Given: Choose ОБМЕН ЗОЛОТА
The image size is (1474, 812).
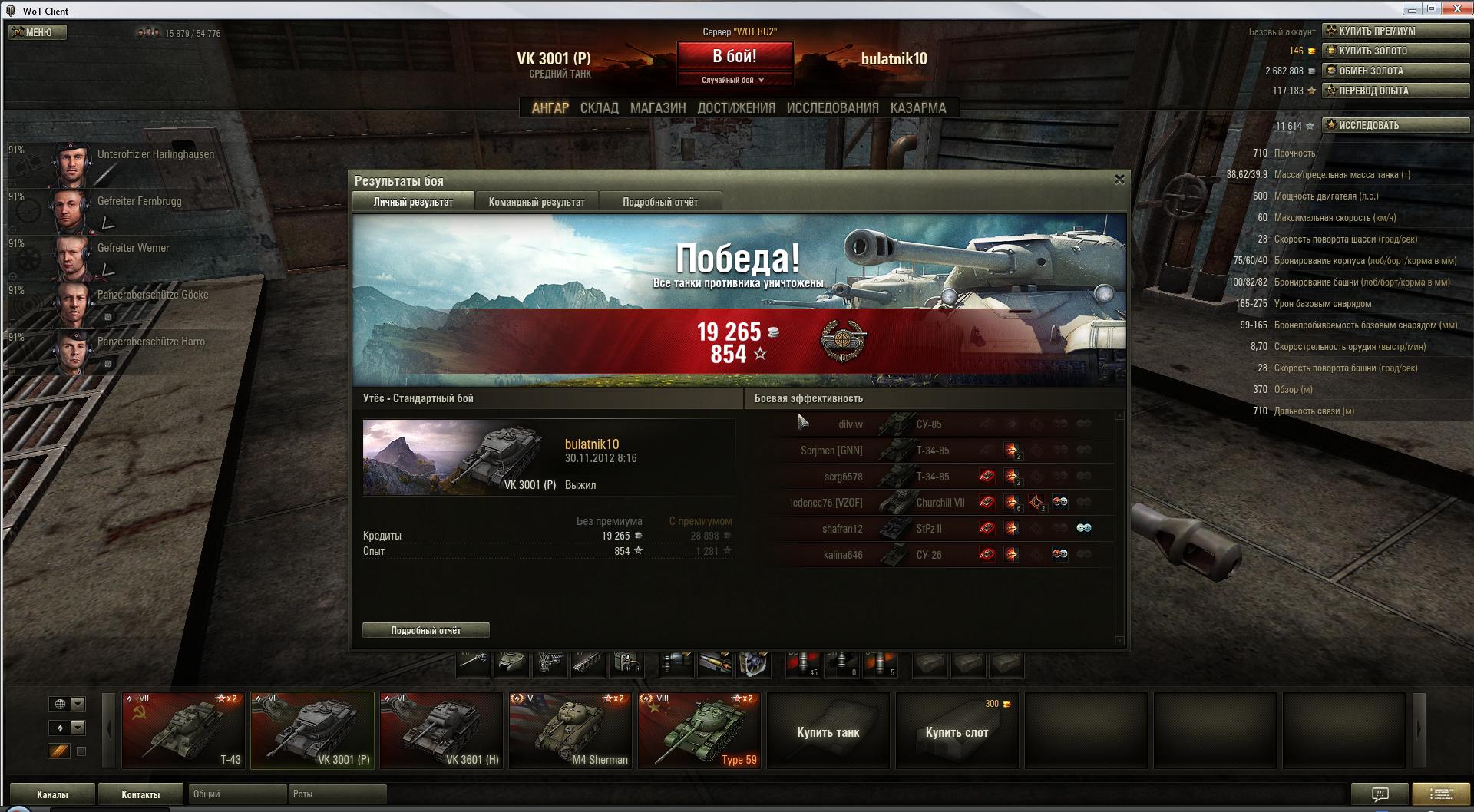Looking at the screenshot, I should [x=1396, y=71].
